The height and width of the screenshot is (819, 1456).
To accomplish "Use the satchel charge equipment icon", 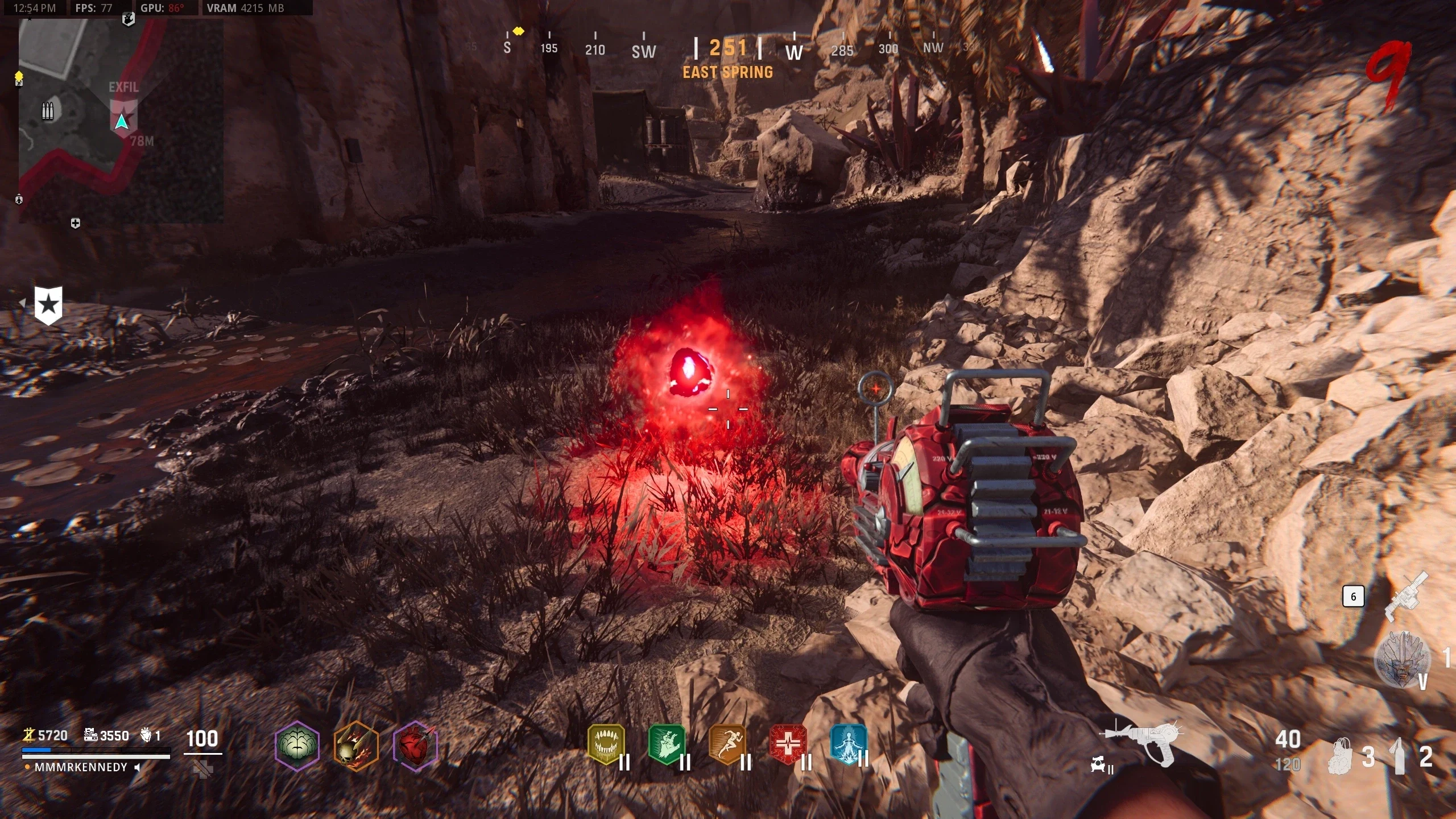I will pos(1342,756).
